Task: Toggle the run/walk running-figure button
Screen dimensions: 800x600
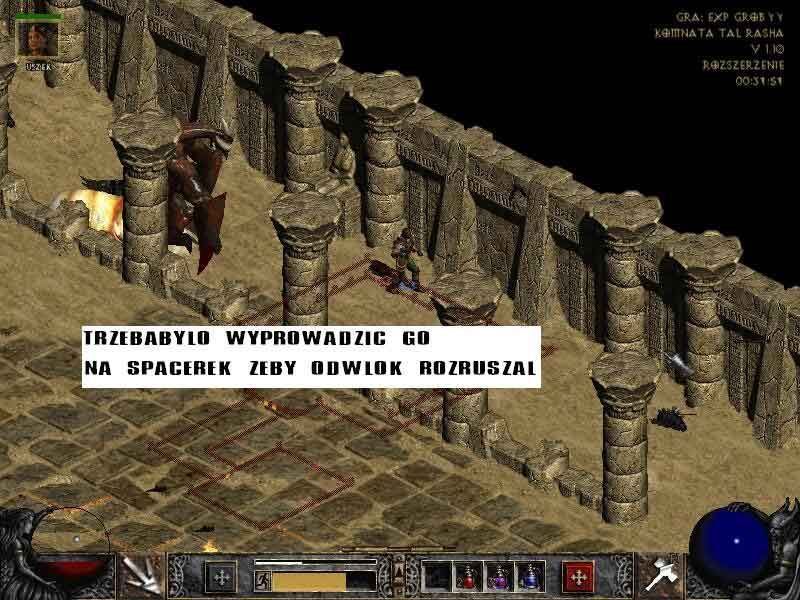Action: [264, 579]
